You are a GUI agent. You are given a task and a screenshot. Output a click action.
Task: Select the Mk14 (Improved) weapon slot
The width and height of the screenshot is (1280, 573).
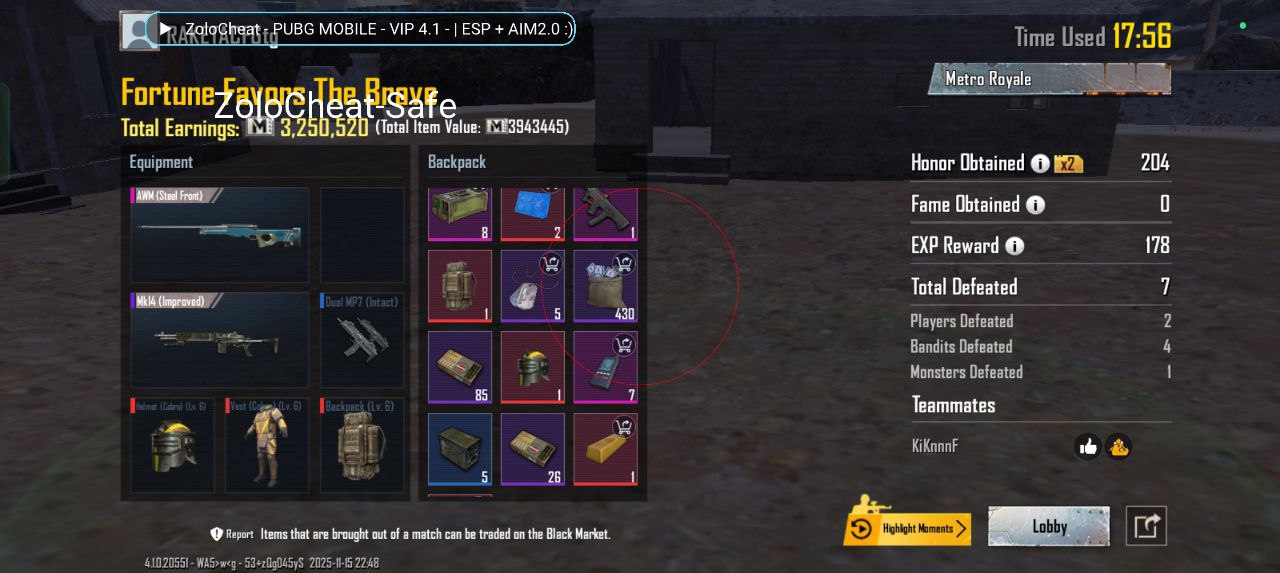tap(220, 340)
